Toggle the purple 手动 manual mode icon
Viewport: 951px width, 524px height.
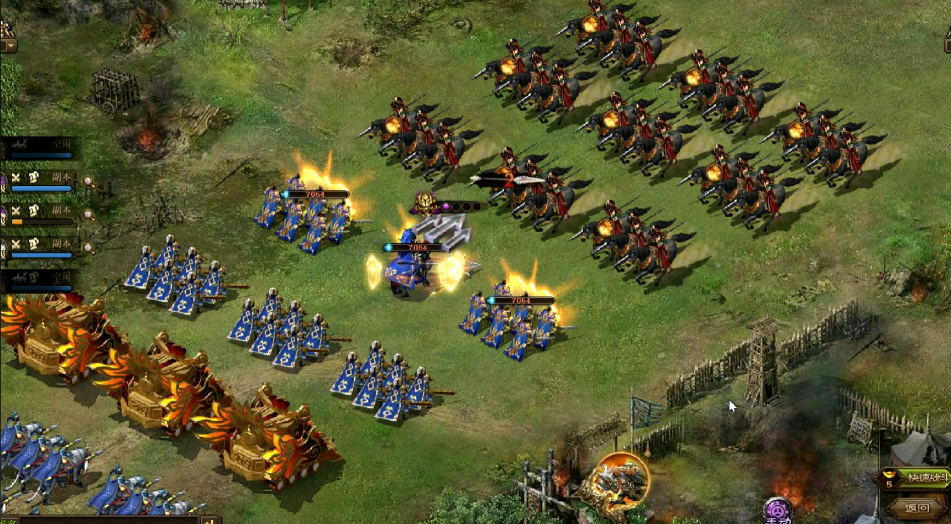pyautogui.click(x=778, y=510)
